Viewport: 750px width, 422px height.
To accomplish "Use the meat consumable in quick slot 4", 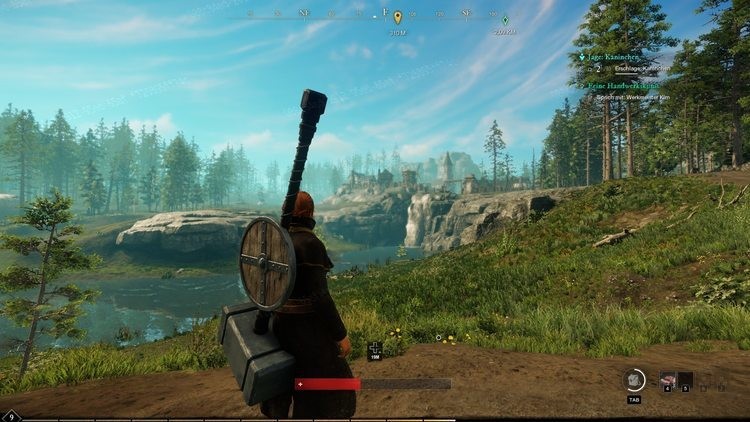I will [x=667, y=380].
